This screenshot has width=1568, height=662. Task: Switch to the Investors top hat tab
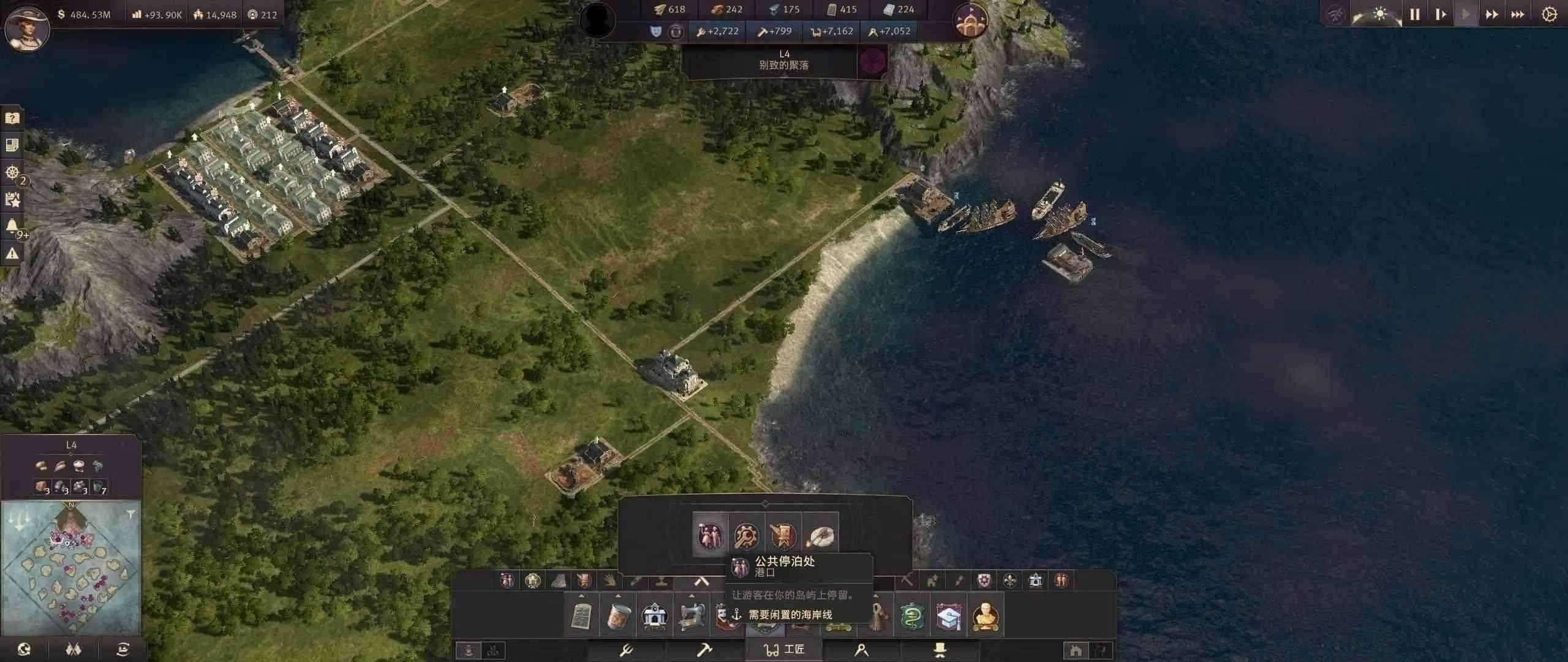pyautogui.click(x=940, y=649)
